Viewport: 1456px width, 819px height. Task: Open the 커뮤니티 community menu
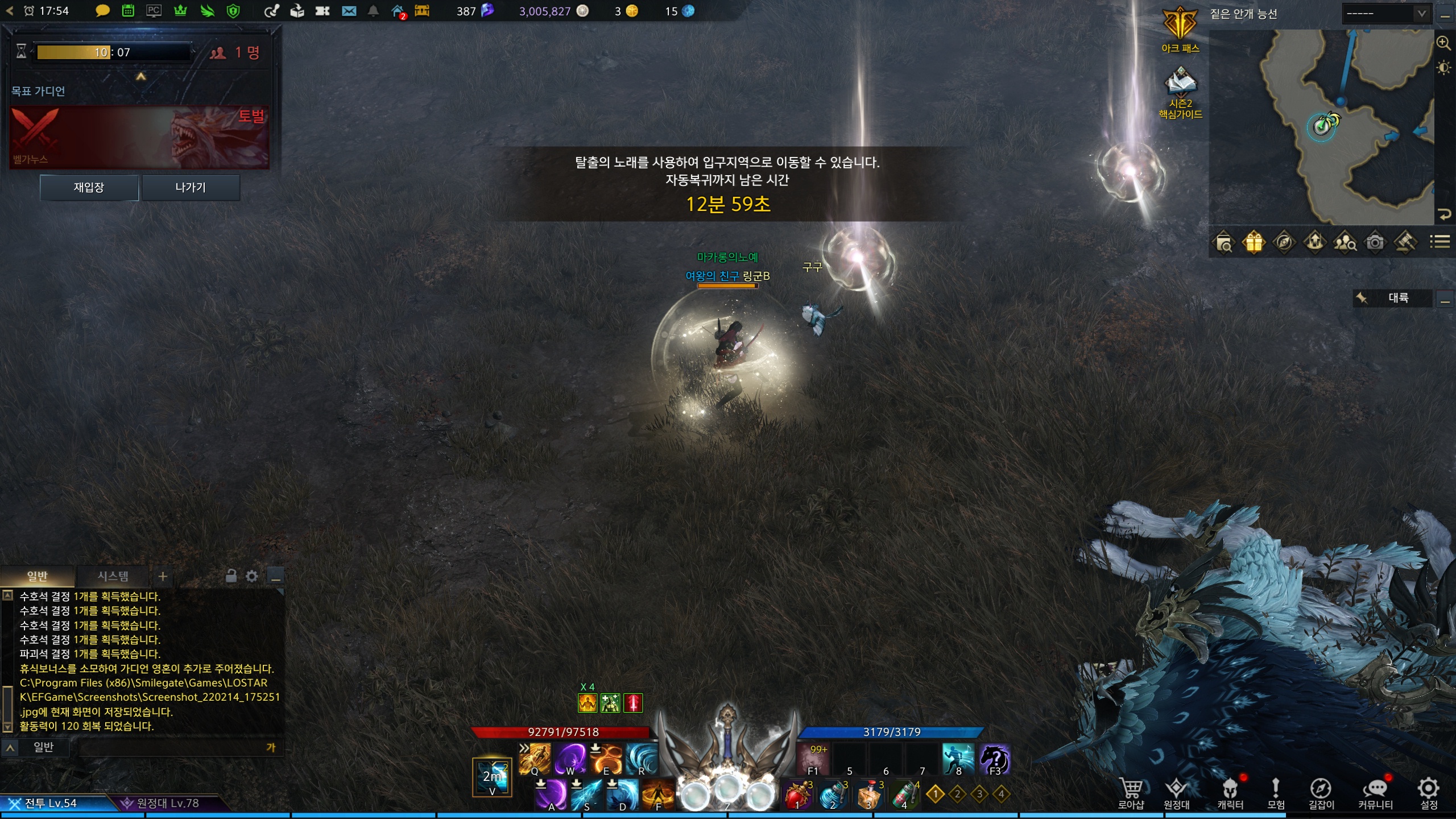click(x=1375, y=792)
